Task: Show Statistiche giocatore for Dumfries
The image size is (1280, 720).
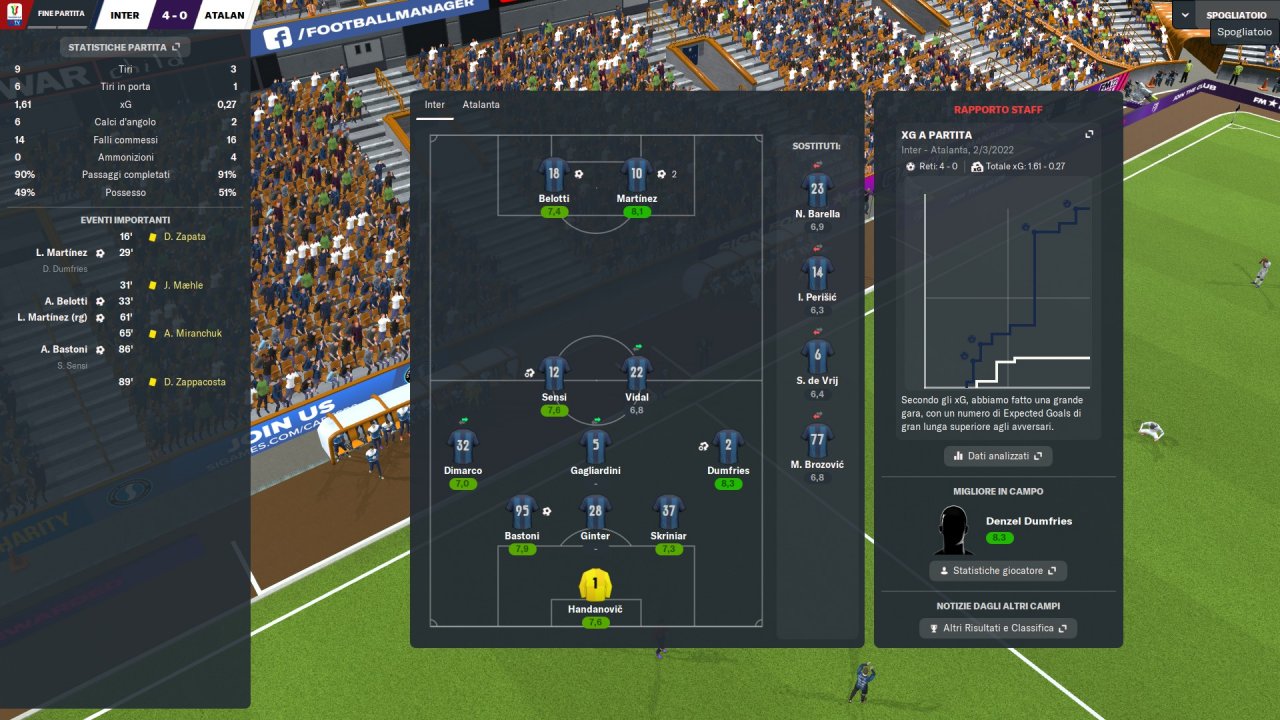Action: (997, 571)
